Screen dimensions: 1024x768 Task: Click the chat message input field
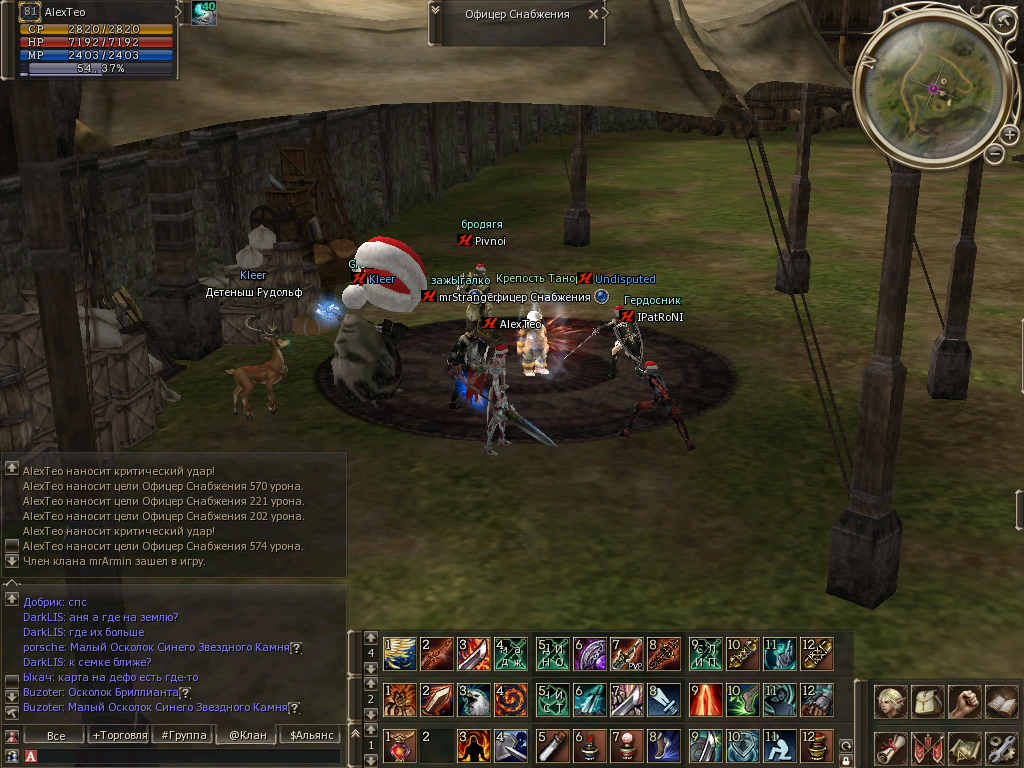[x=180, y=757]
